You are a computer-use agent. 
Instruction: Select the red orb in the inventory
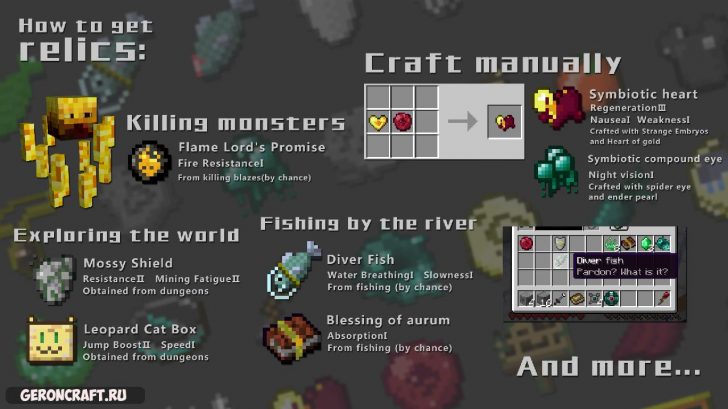click(526, 243)
